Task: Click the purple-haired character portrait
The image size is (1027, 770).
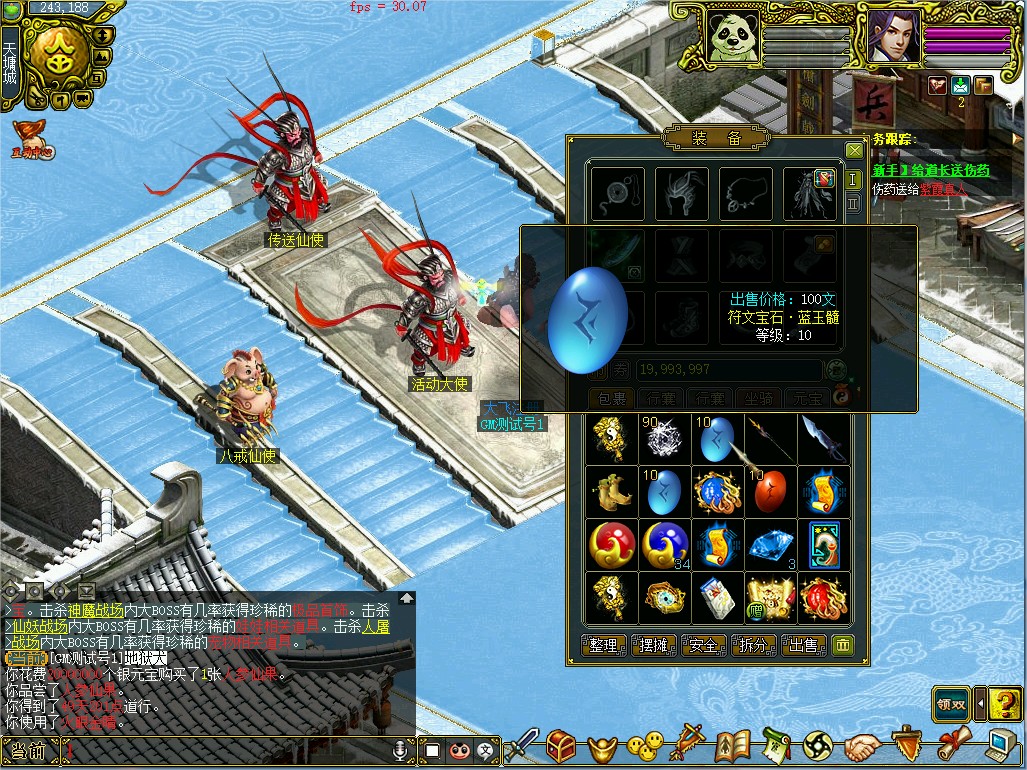Action: pos(892,35)
